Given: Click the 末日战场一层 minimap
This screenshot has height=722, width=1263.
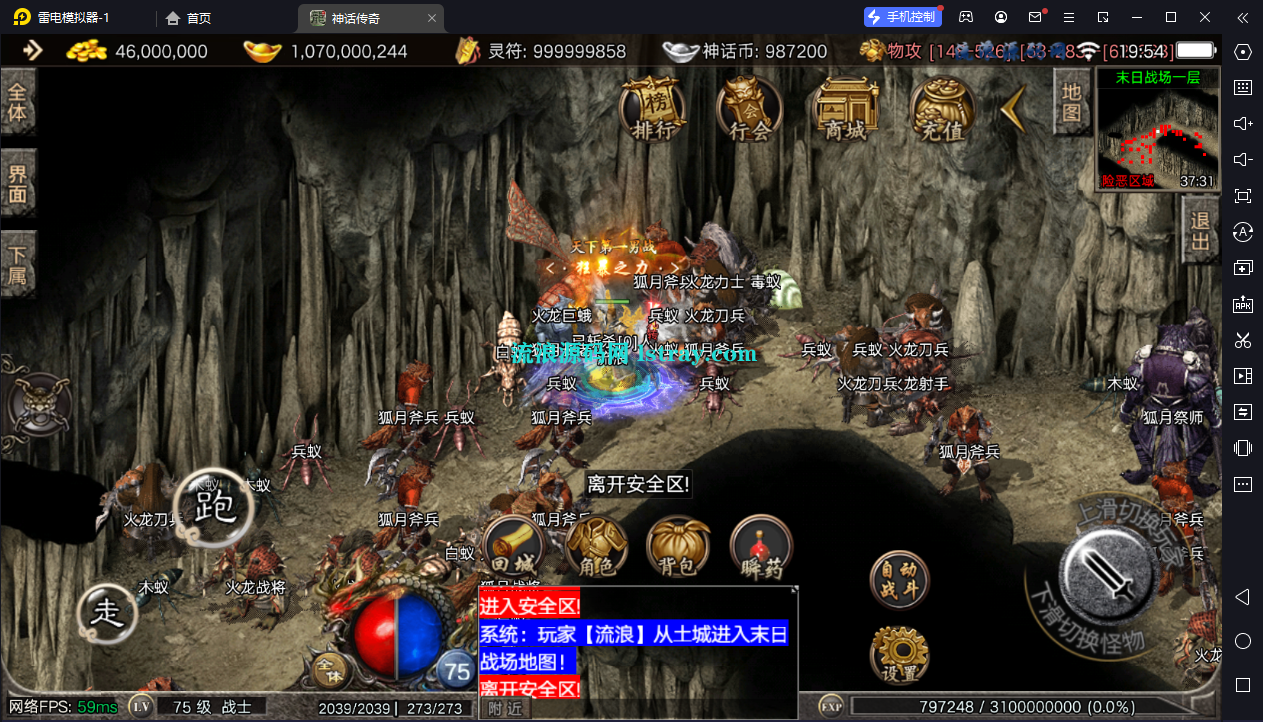Looking at the screenshot, I should [1157, 128].
